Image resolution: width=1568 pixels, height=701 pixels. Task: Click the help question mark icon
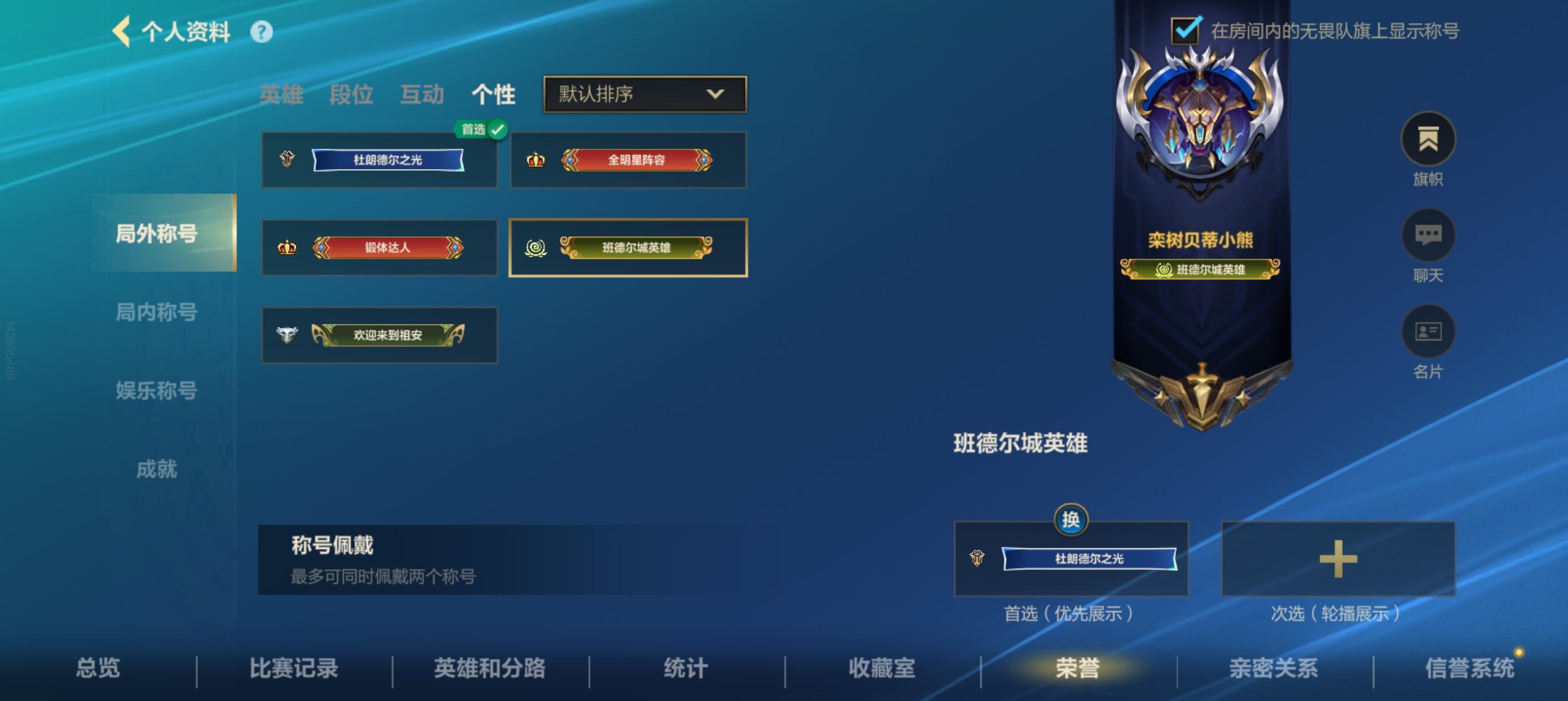[x=261, y=33]
